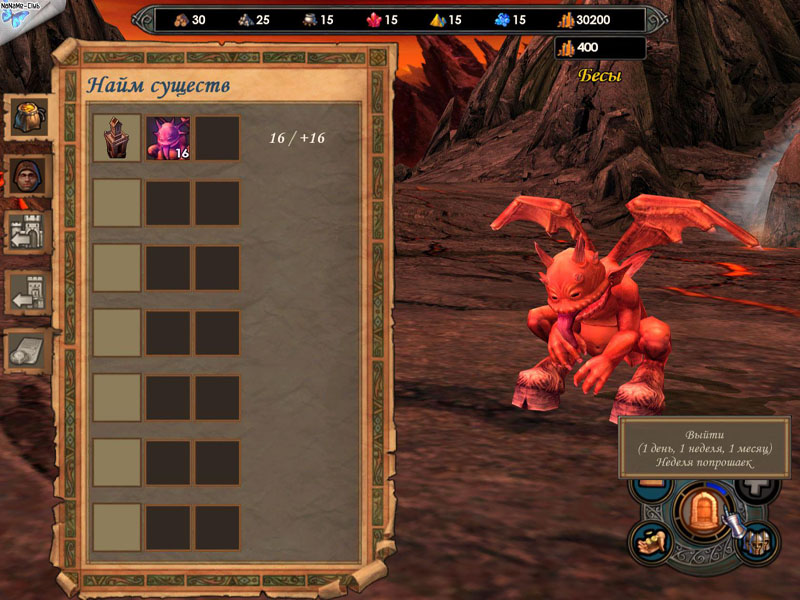Open the hooded hero portrait tab
The image size is (800, 600).
click(27, 175)
